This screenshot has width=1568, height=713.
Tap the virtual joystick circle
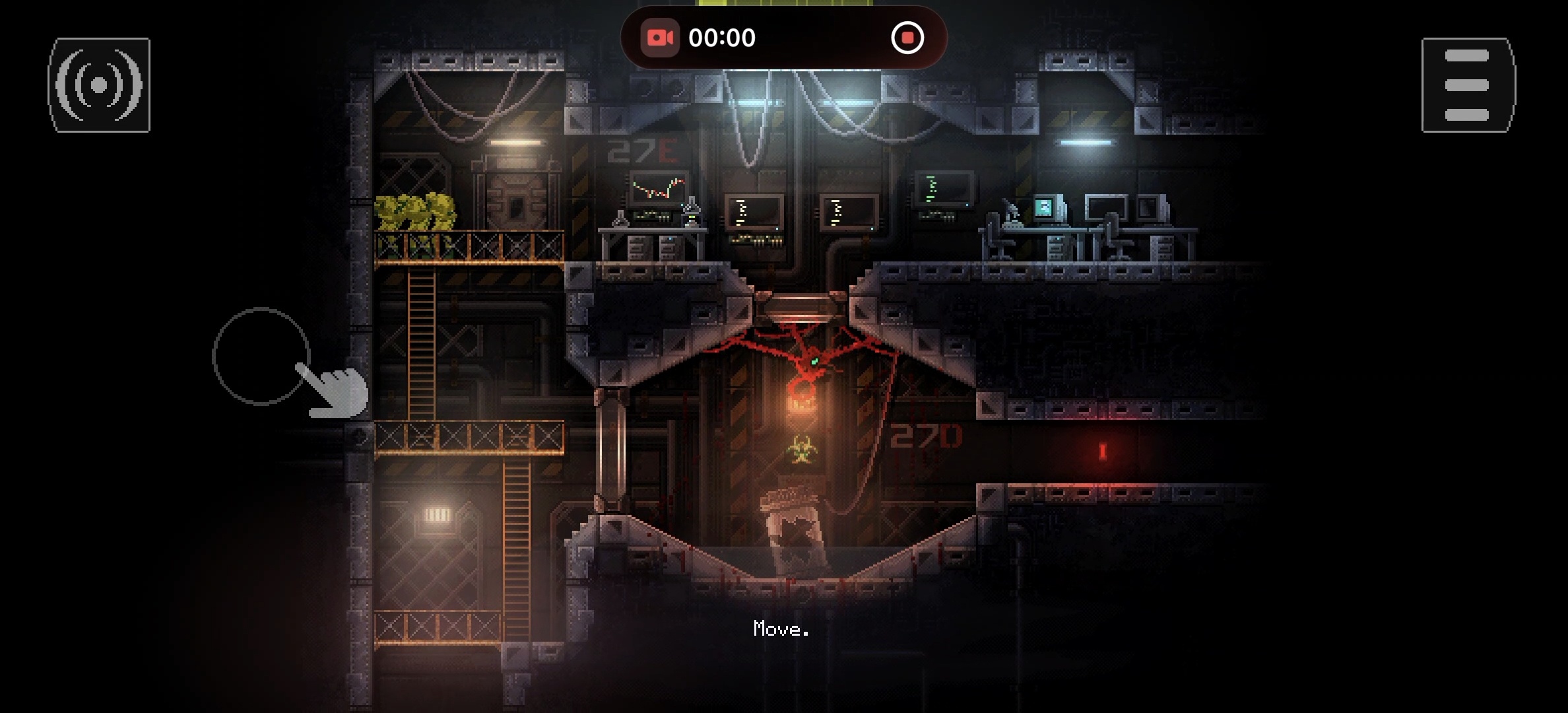[261, 356]
